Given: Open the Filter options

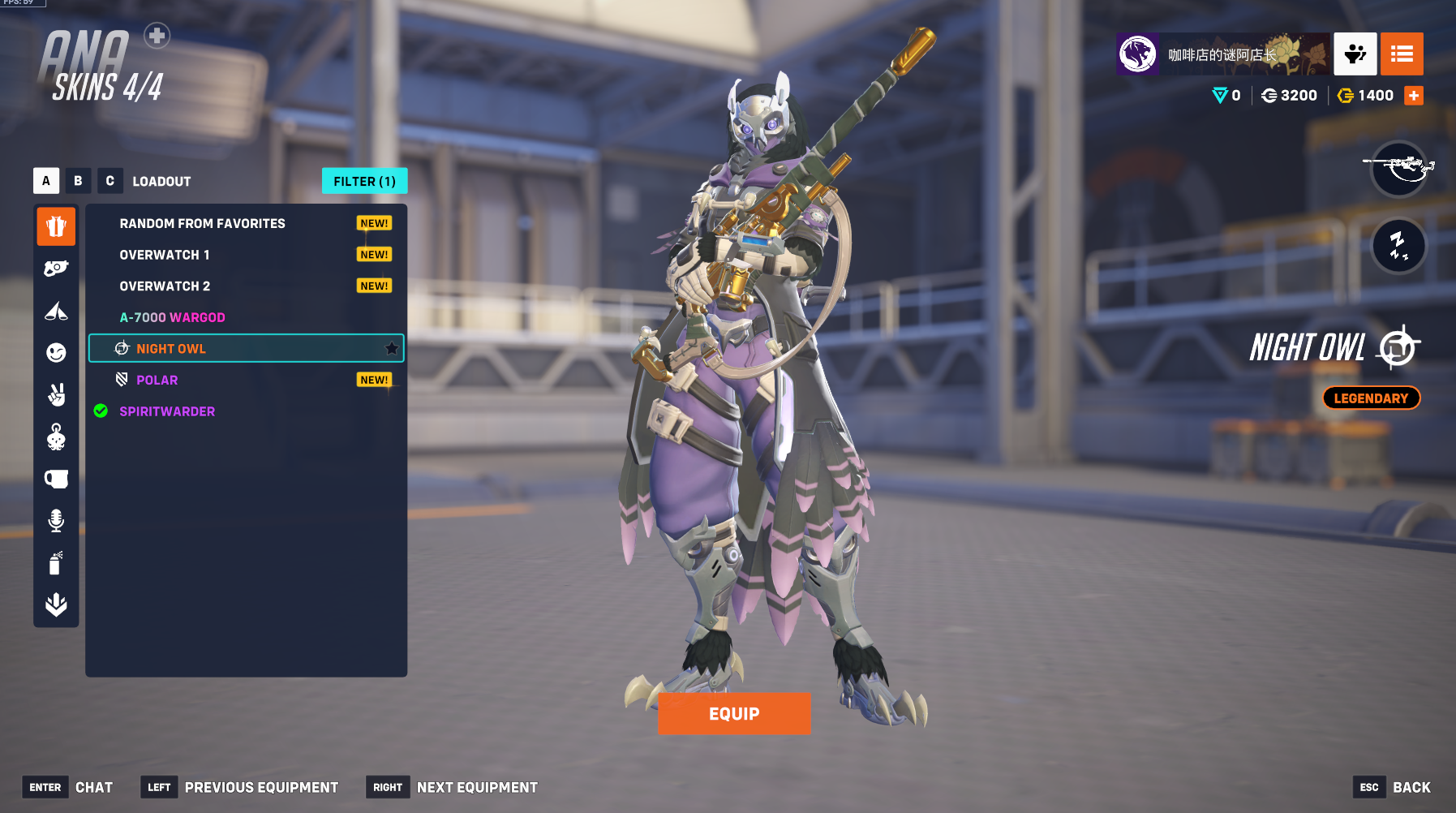Looking at the screenshot, I should point(364,181).
